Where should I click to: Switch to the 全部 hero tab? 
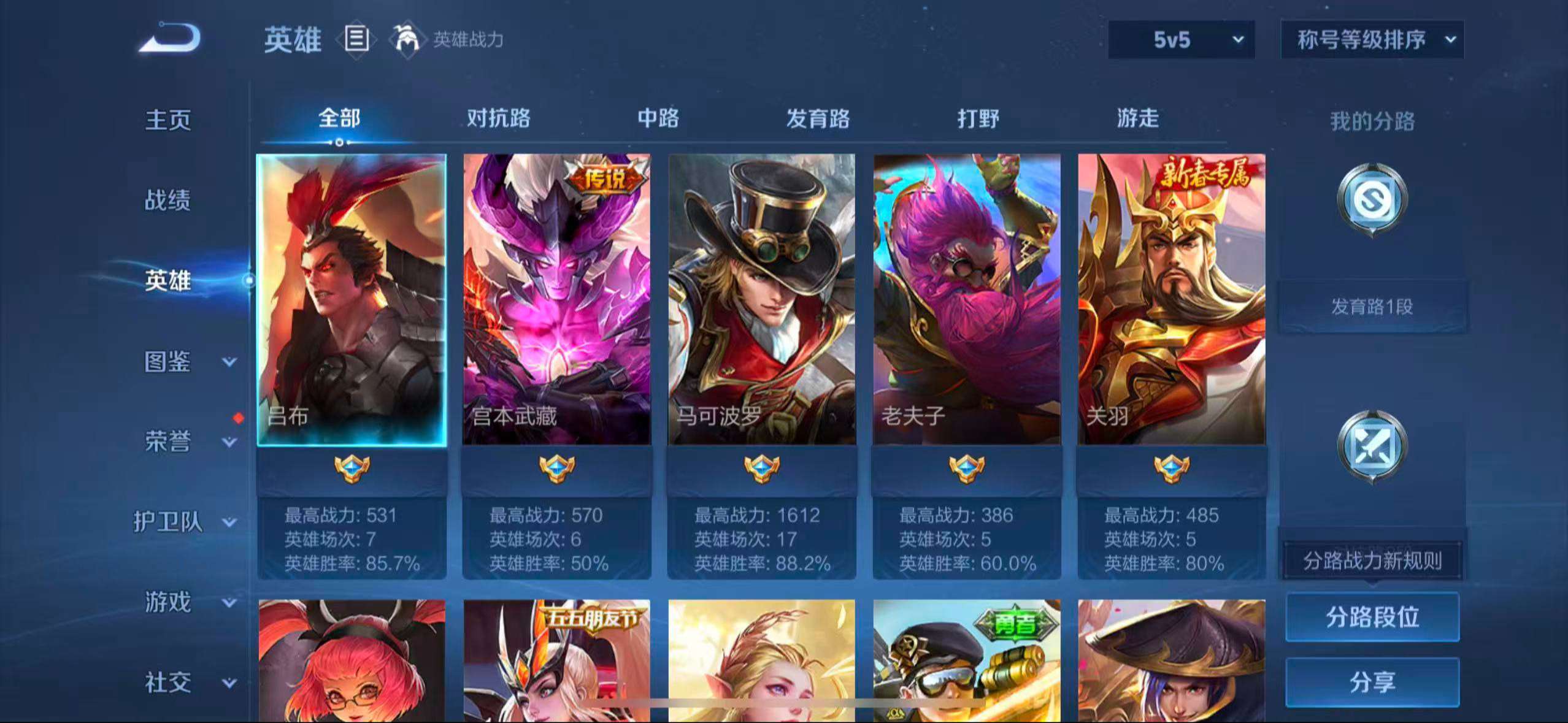point(338,119)
